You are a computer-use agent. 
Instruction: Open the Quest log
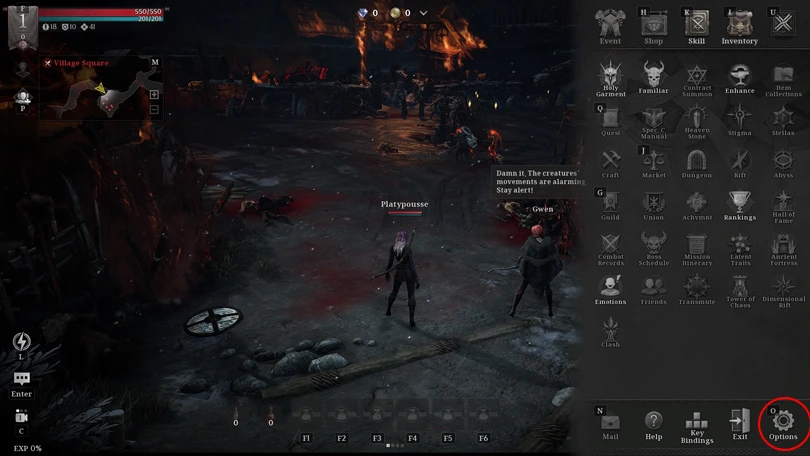[610, 119]
